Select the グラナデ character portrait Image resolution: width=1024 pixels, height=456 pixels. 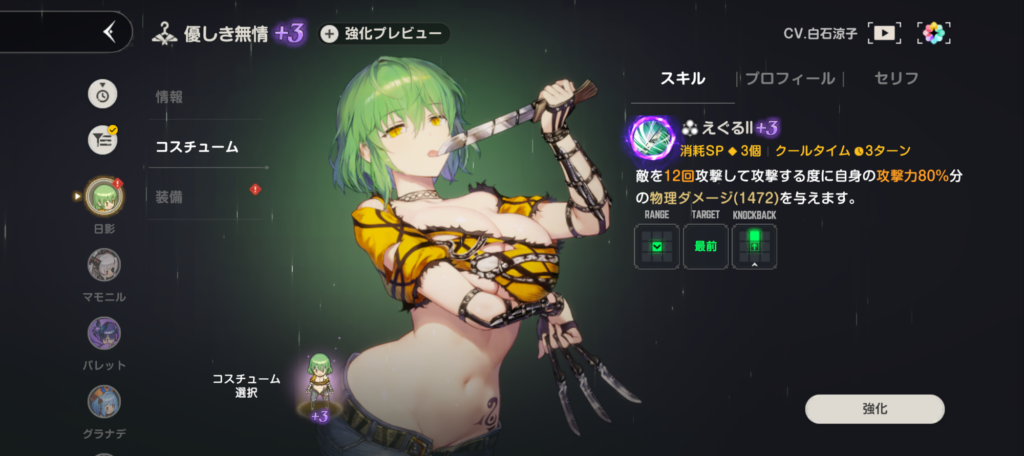tap(103, 401)
